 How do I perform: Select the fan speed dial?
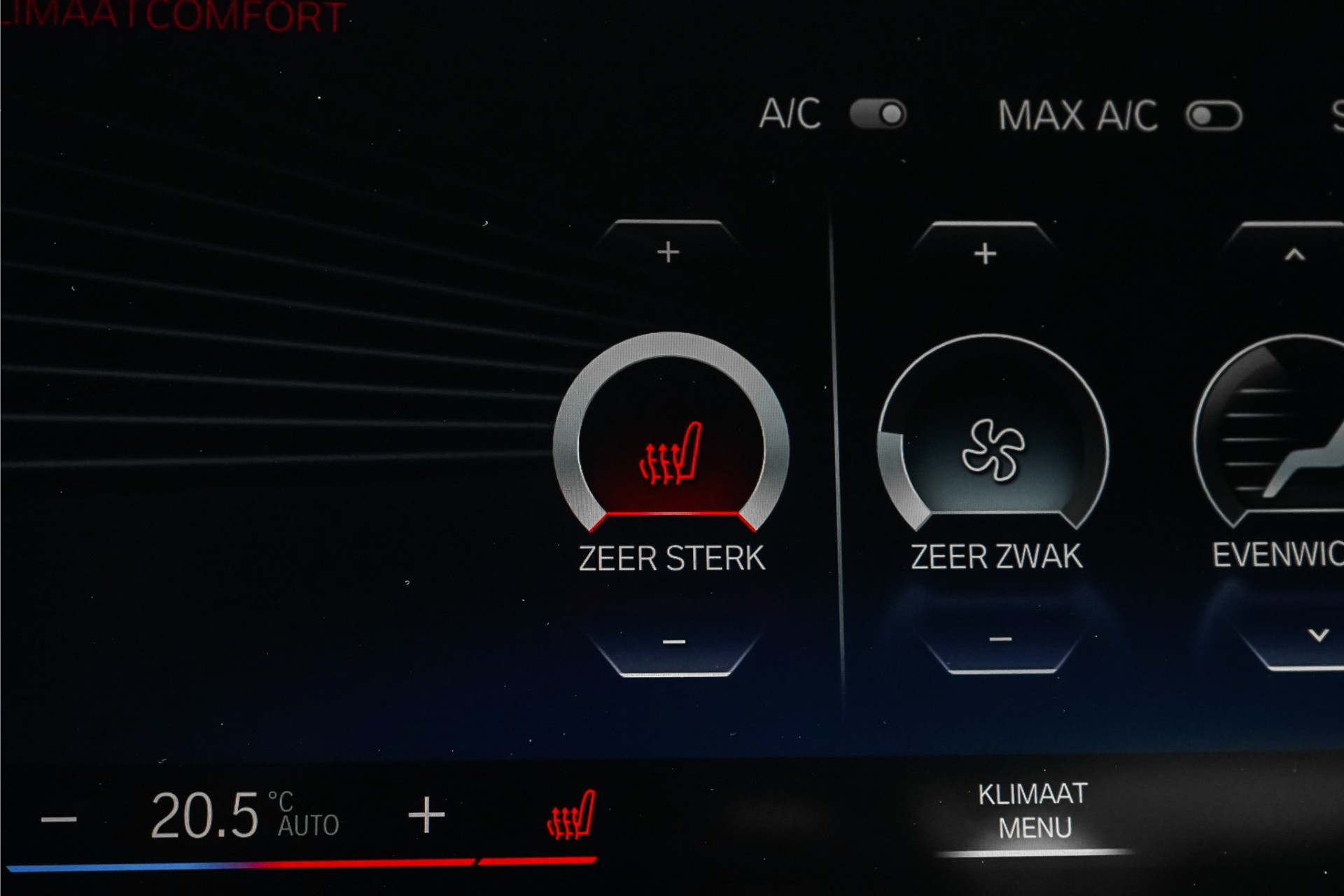993,450
